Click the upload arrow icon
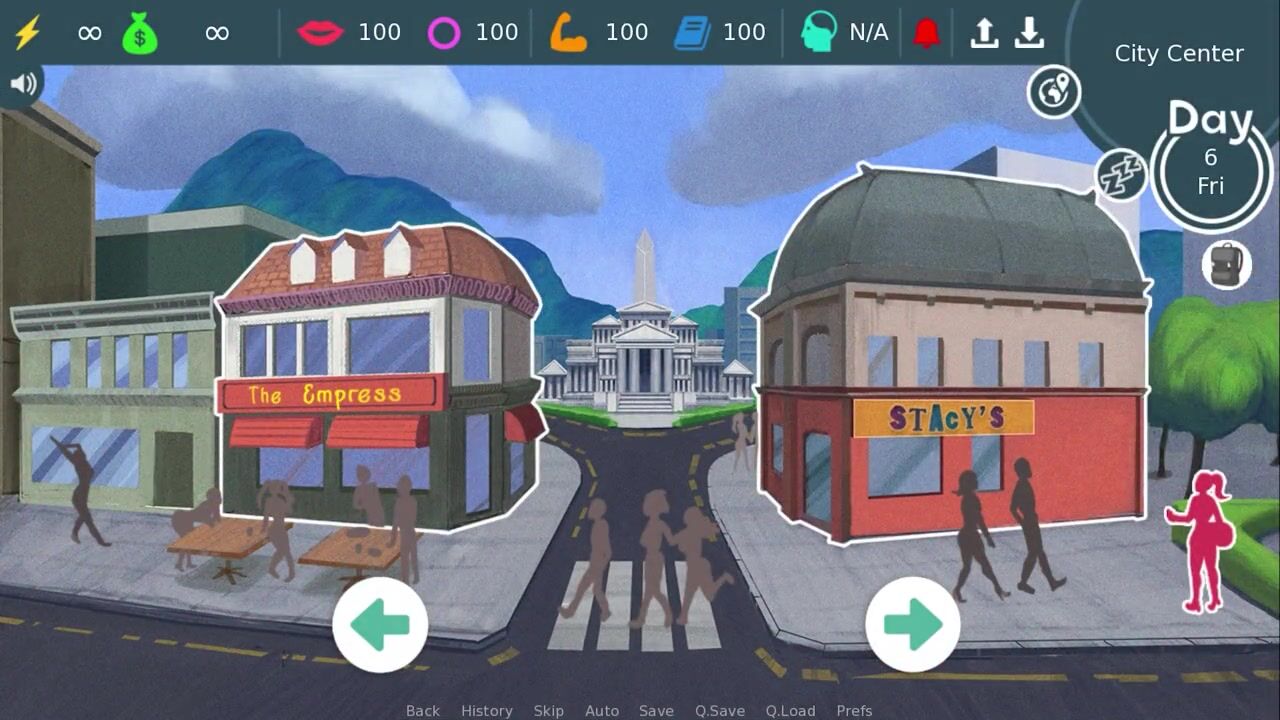Viewport: 1280px width, 720px height. click(985, 33)
